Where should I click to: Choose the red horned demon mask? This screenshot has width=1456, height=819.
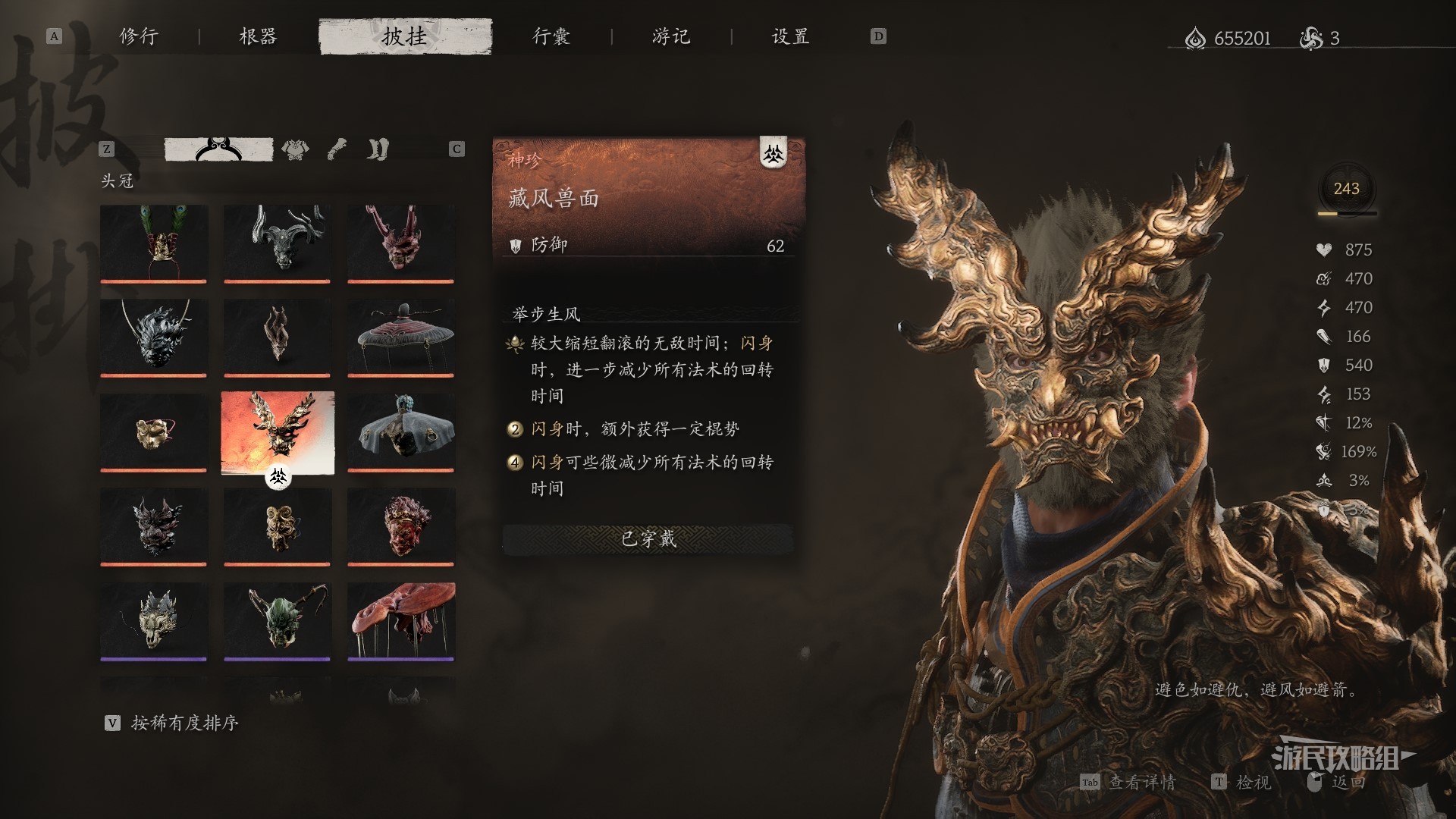(x=400, y=243)
